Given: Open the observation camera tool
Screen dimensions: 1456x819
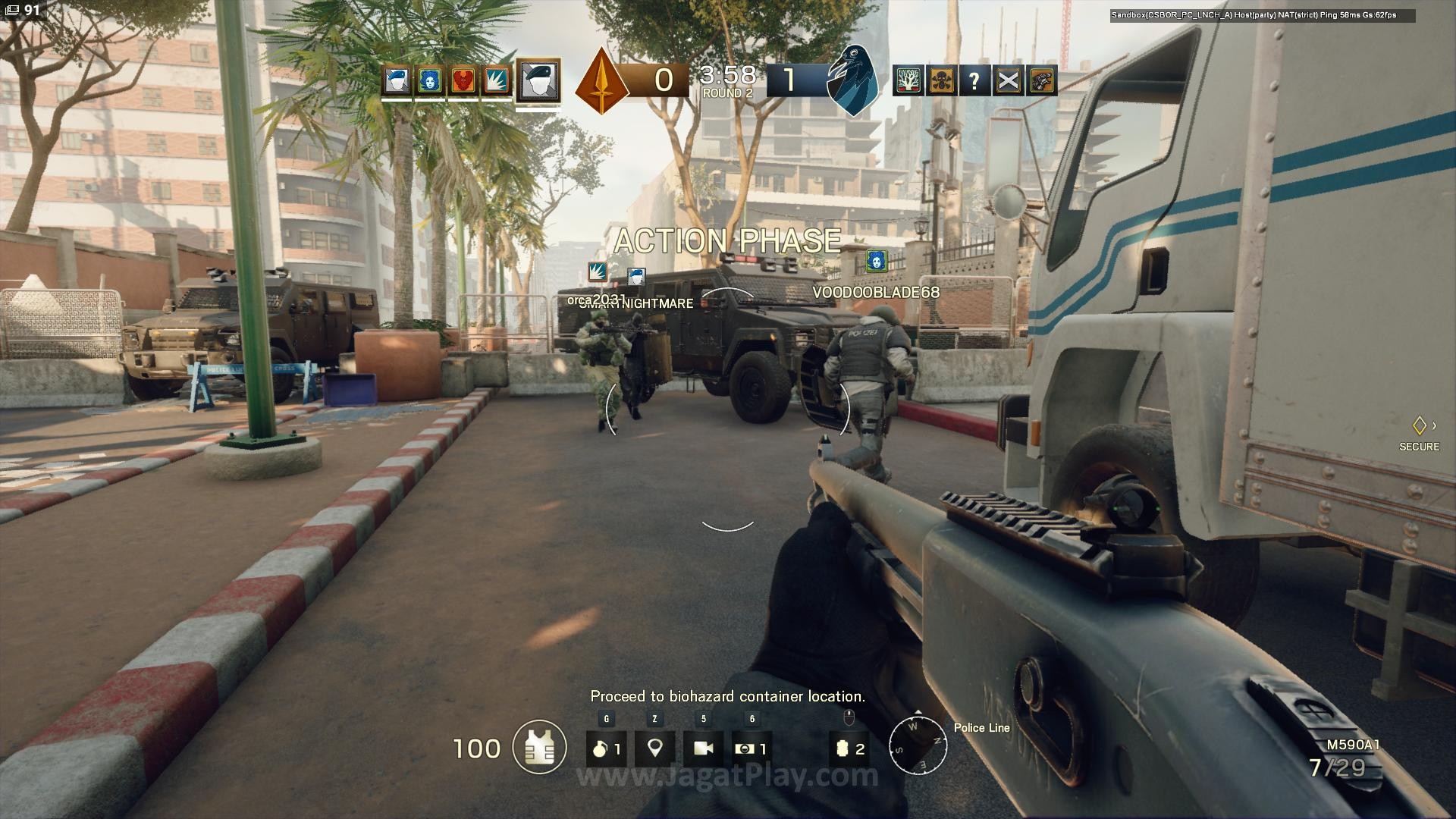Looking at the screenshot, I should pyautogui.click(x=703, y=748).
